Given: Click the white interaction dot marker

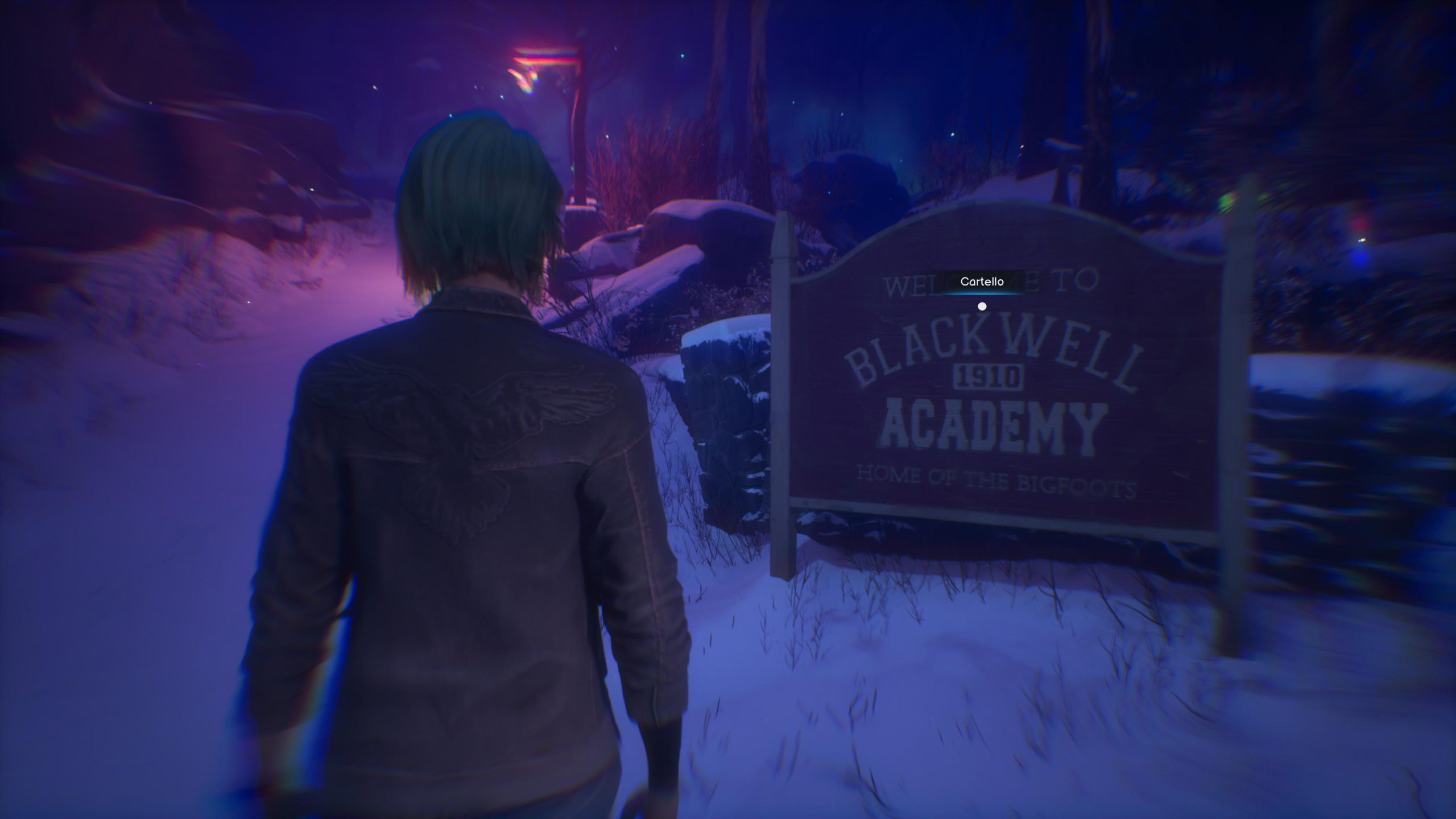Looking at the screenshot, I should pos(982,307).
